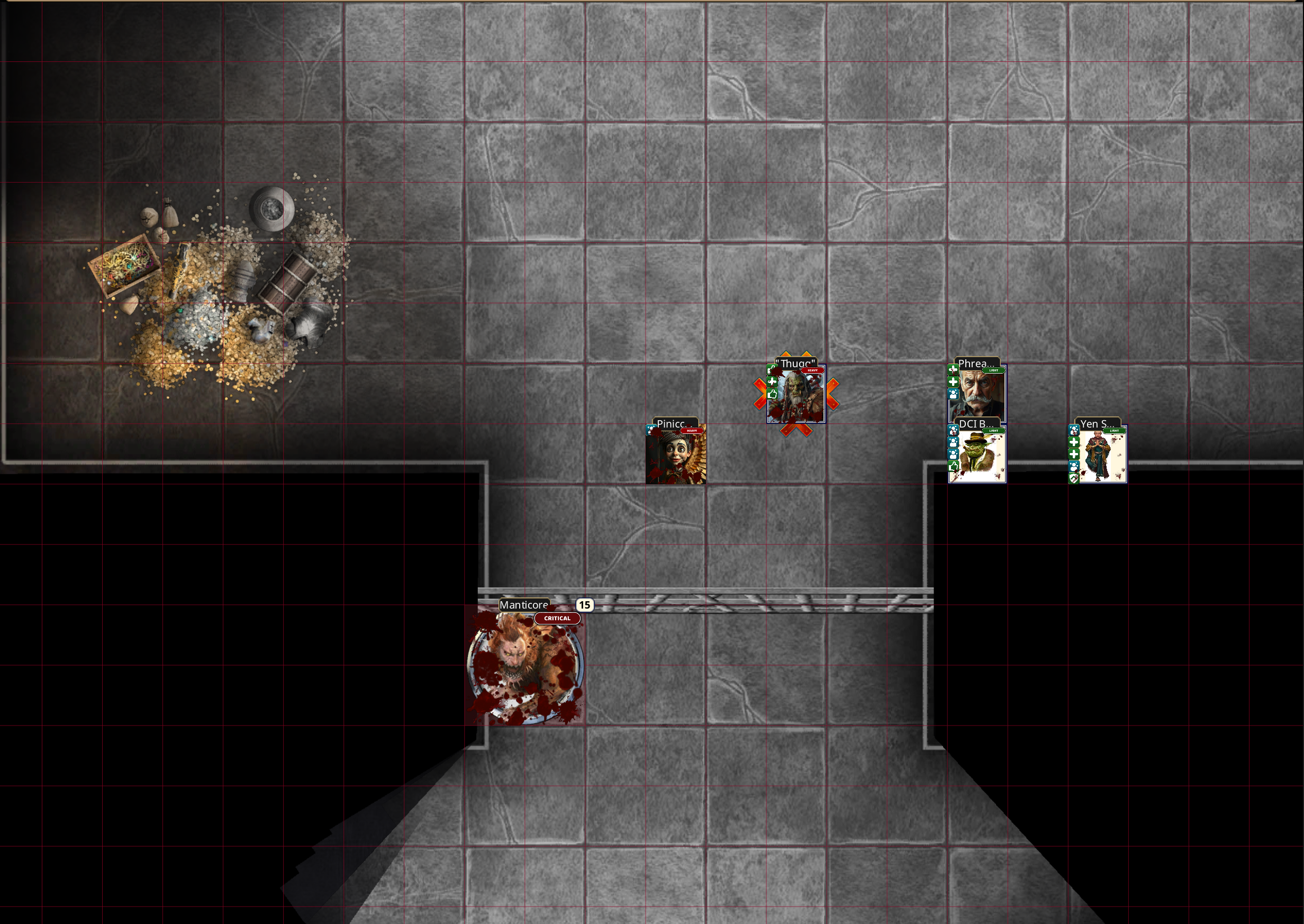Click the blue ally status icon on Phrea's token
The image size is (1304, 924).
click(953, 394)
